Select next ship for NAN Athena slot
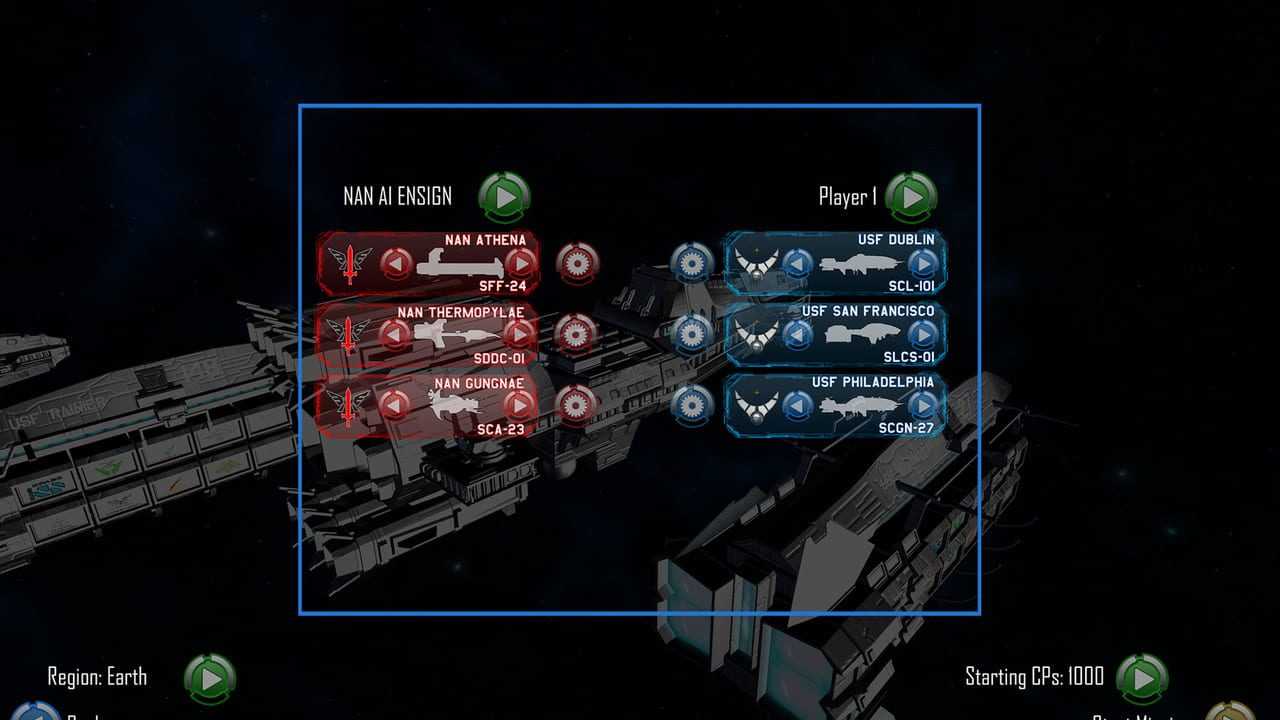The image size is (1280, 720). [520, 264]
